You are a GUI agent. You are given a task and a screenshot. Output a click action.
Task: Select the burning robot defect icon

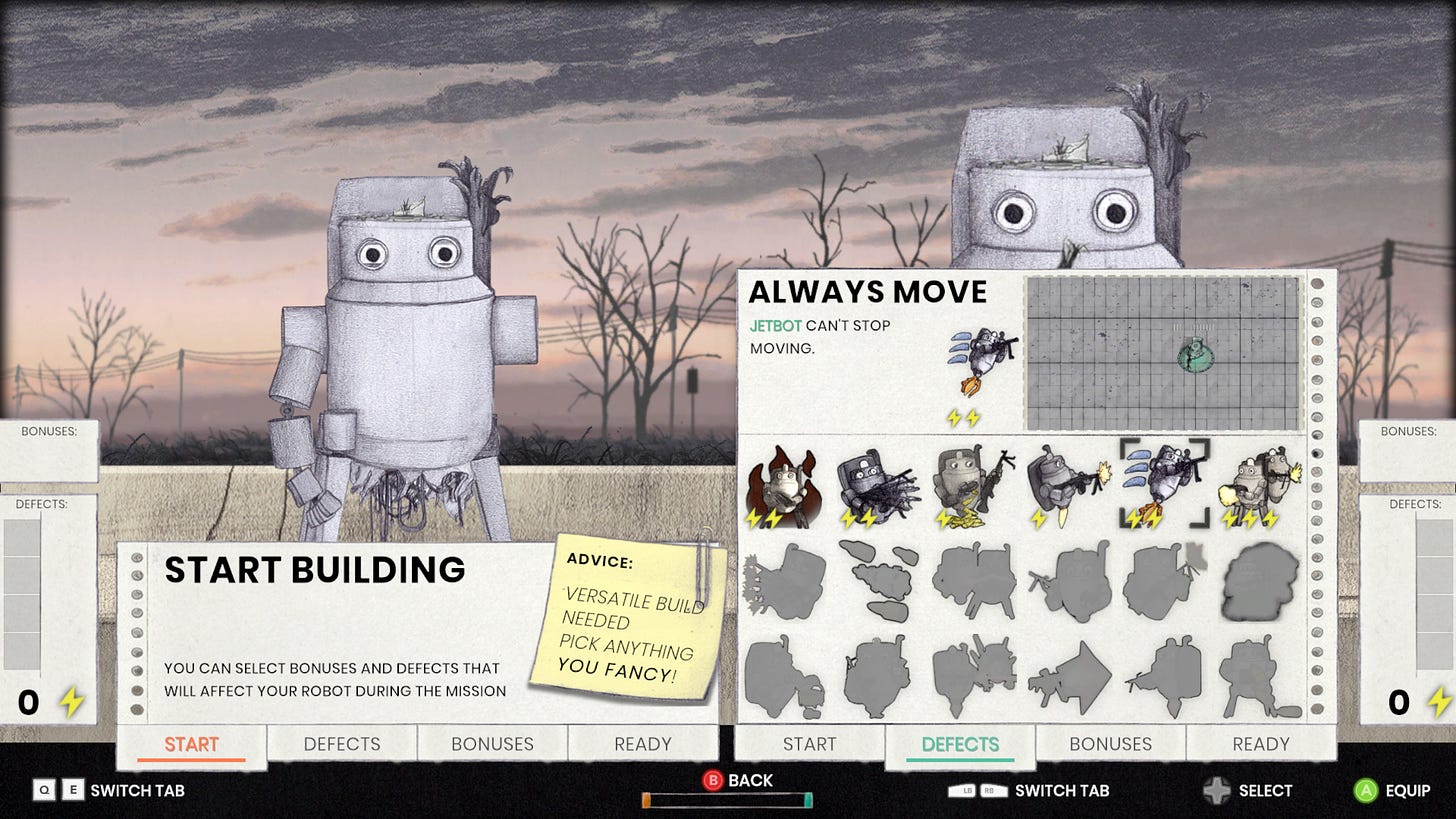pyautogui.click(x=782, y=486)
